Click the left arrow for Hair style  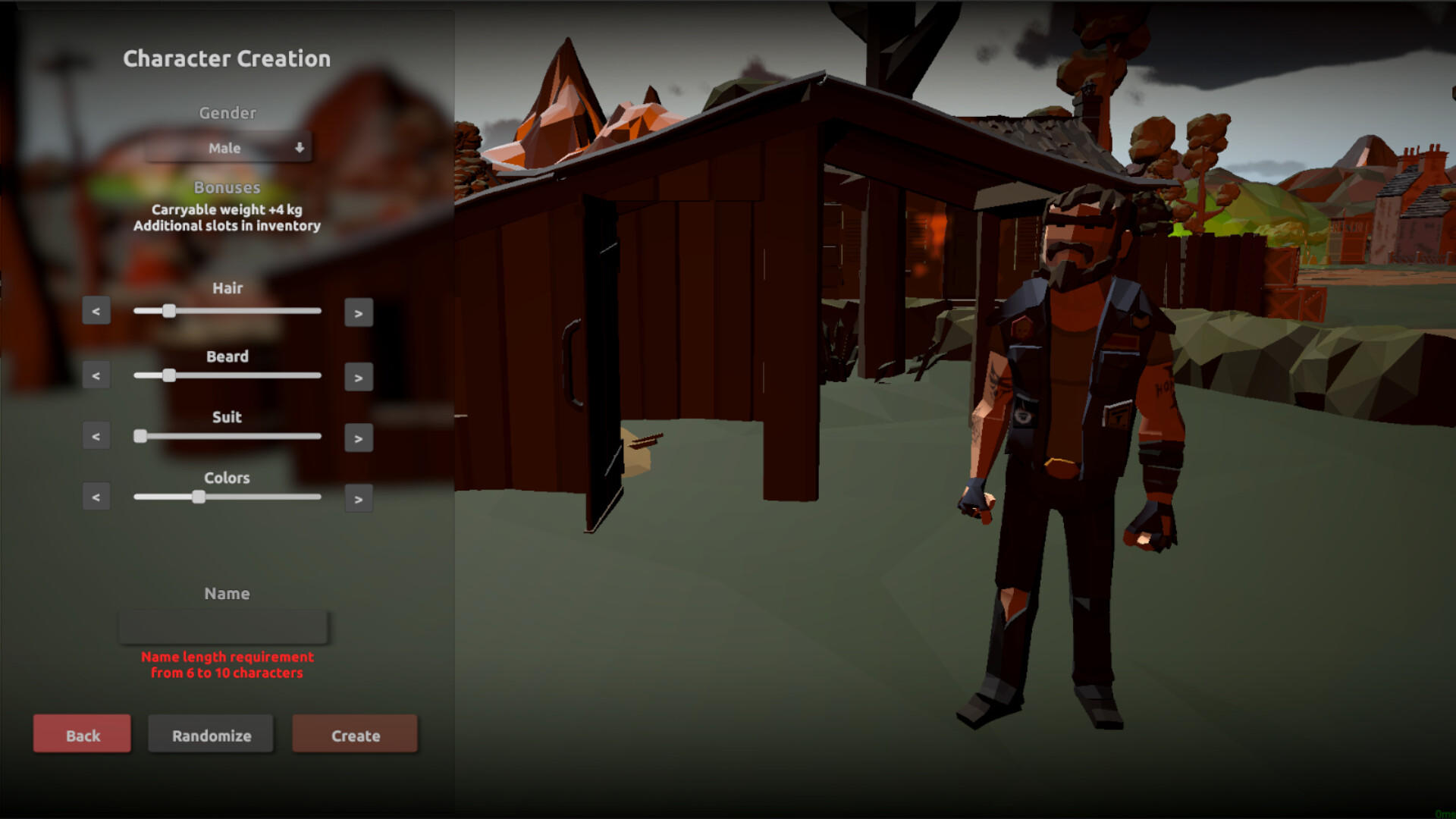tap(96, 310)
